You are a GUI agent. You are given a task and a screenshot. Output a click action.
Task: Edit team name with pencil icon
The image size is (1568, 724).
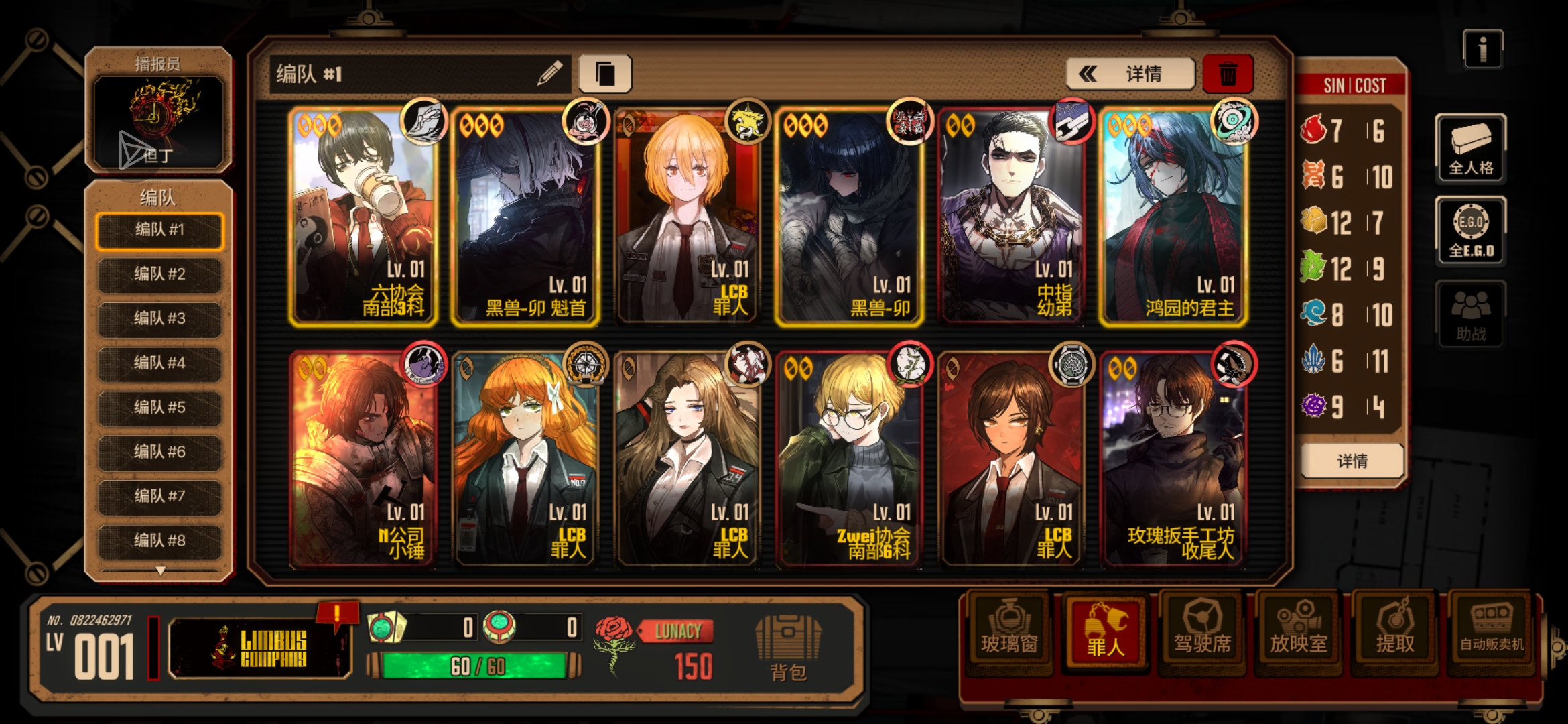(549, 74)
